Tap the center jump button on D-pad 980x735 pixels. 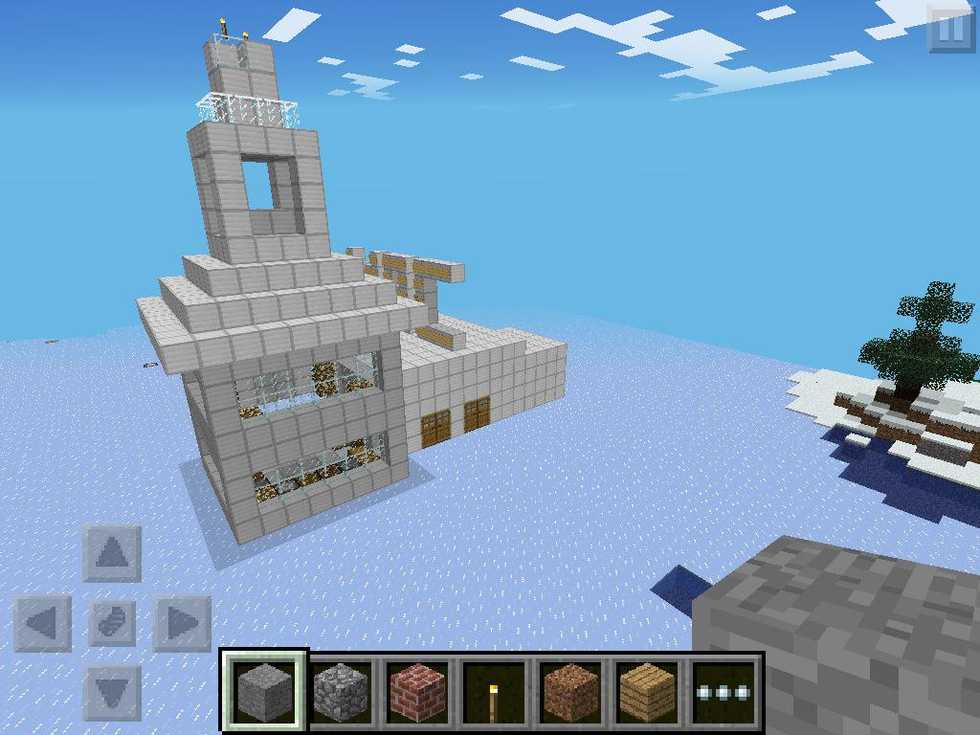pyautogui.click(x=112, y=623)
